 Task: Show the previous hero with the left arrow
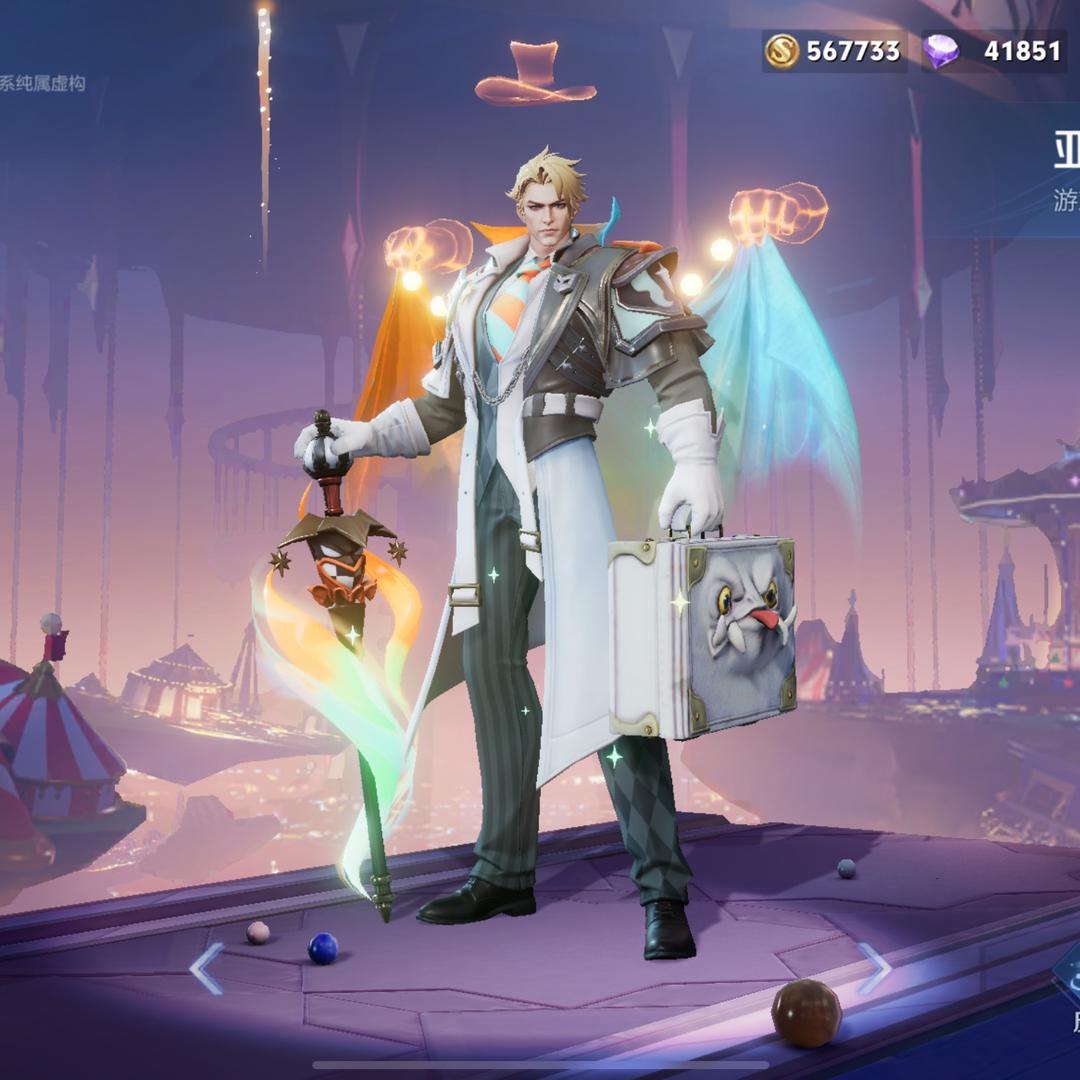207,968
